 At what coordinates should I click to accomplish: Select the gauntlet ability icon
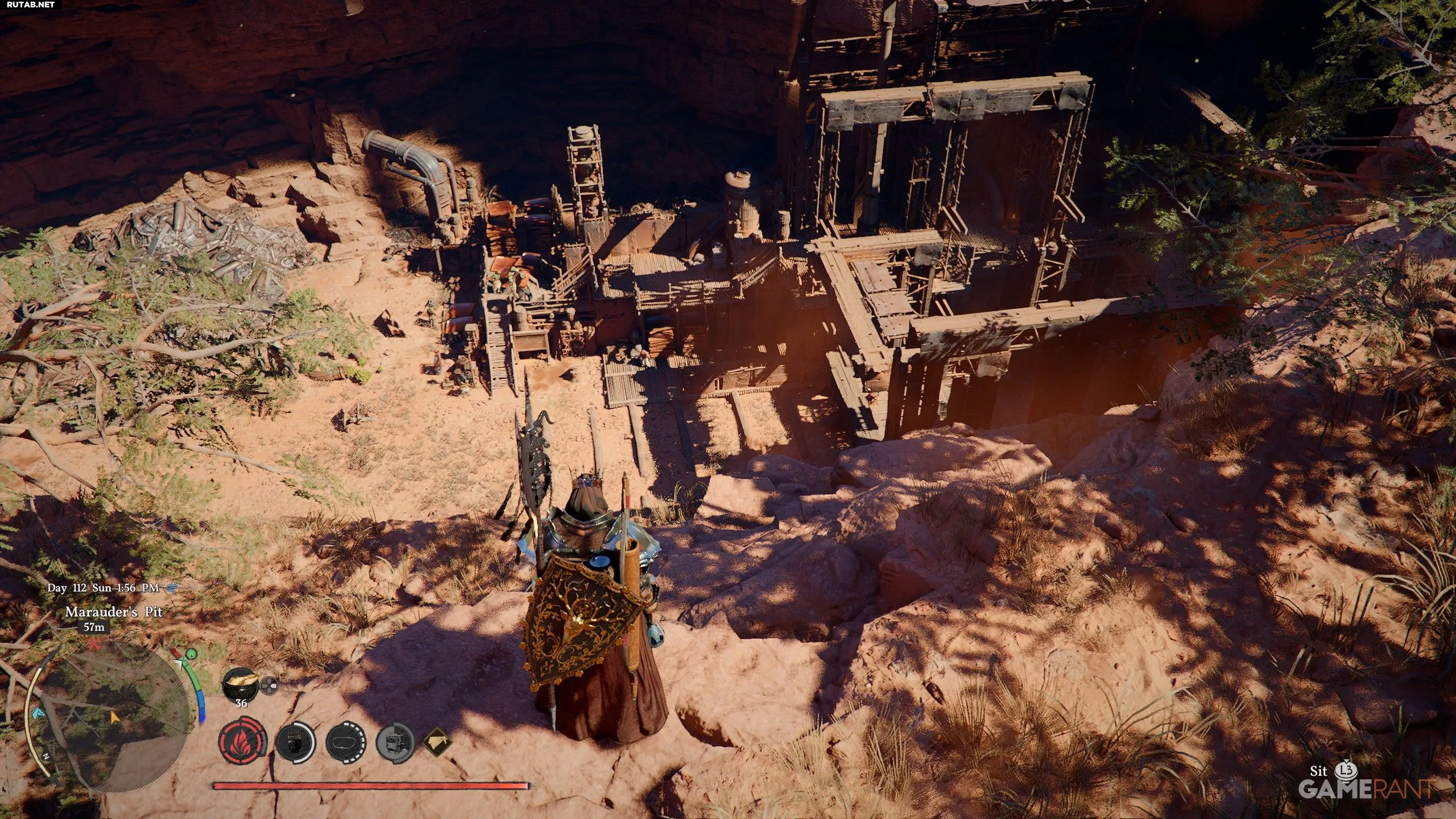295,743
